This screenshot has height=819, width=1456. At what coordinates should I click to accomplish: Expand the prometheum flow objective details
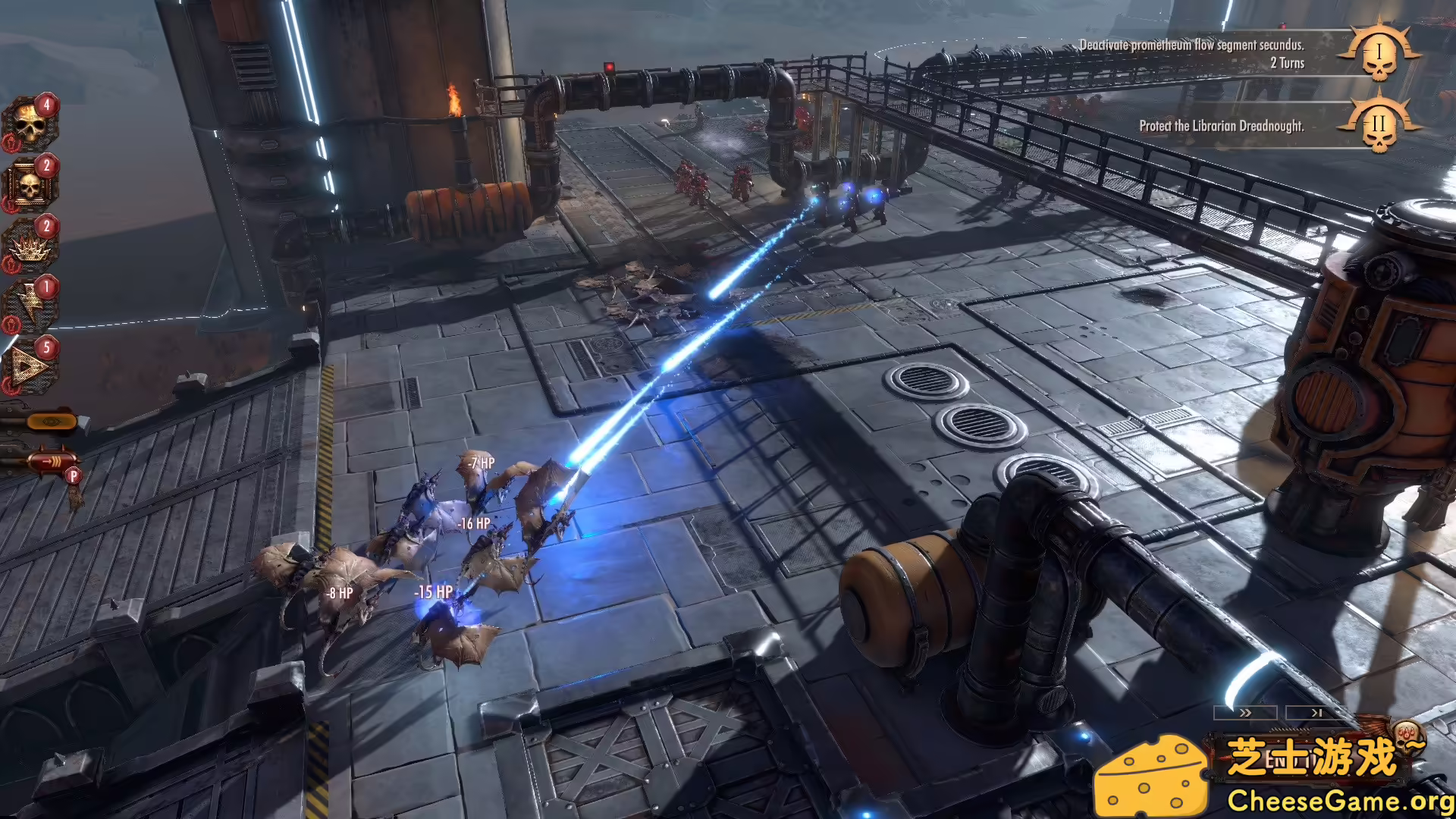[1193, 45]
